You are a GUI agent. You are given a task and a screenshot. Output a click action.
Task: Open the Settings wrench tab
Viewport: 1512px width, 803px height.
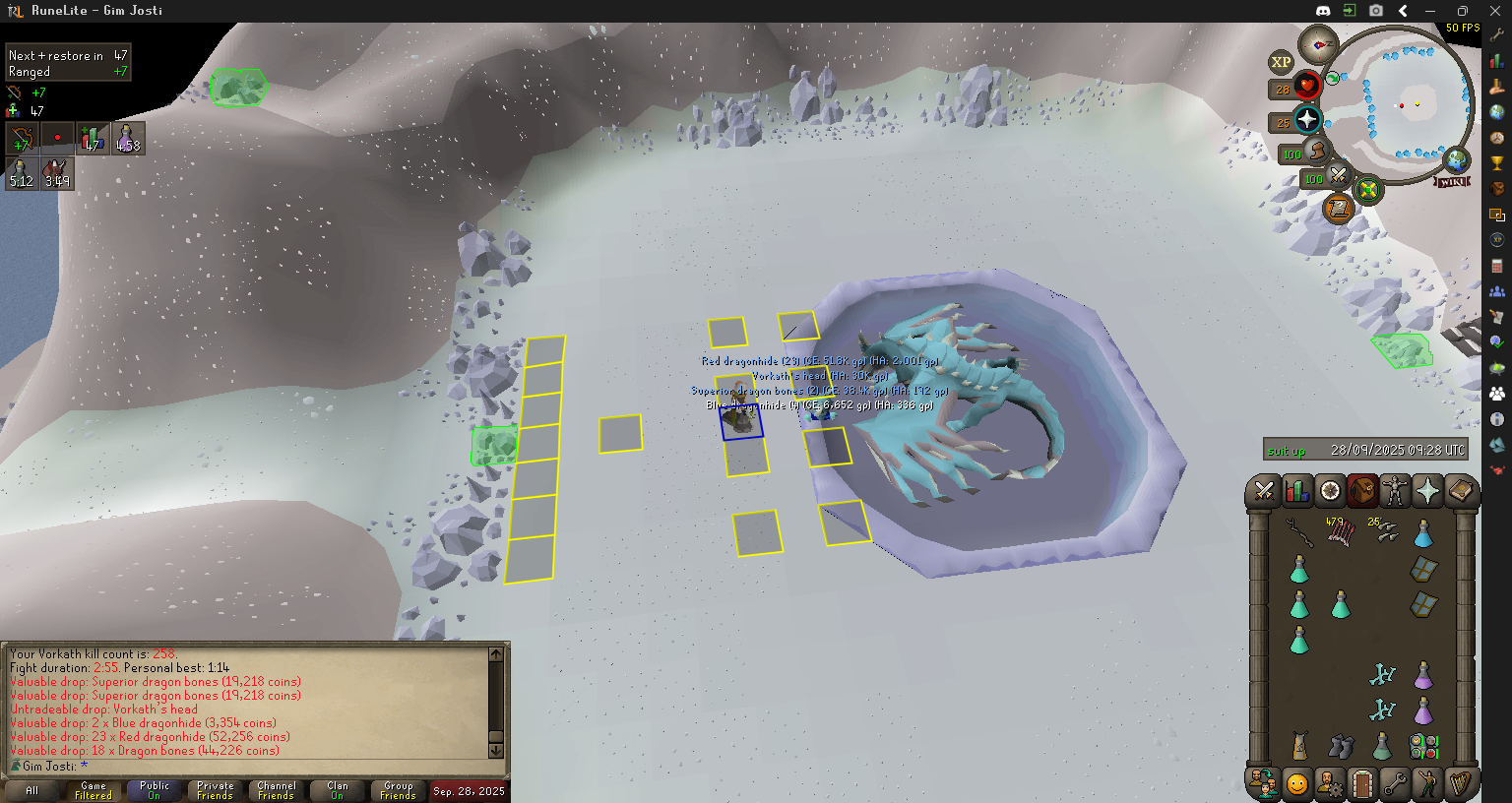(x=1395, y=784)
